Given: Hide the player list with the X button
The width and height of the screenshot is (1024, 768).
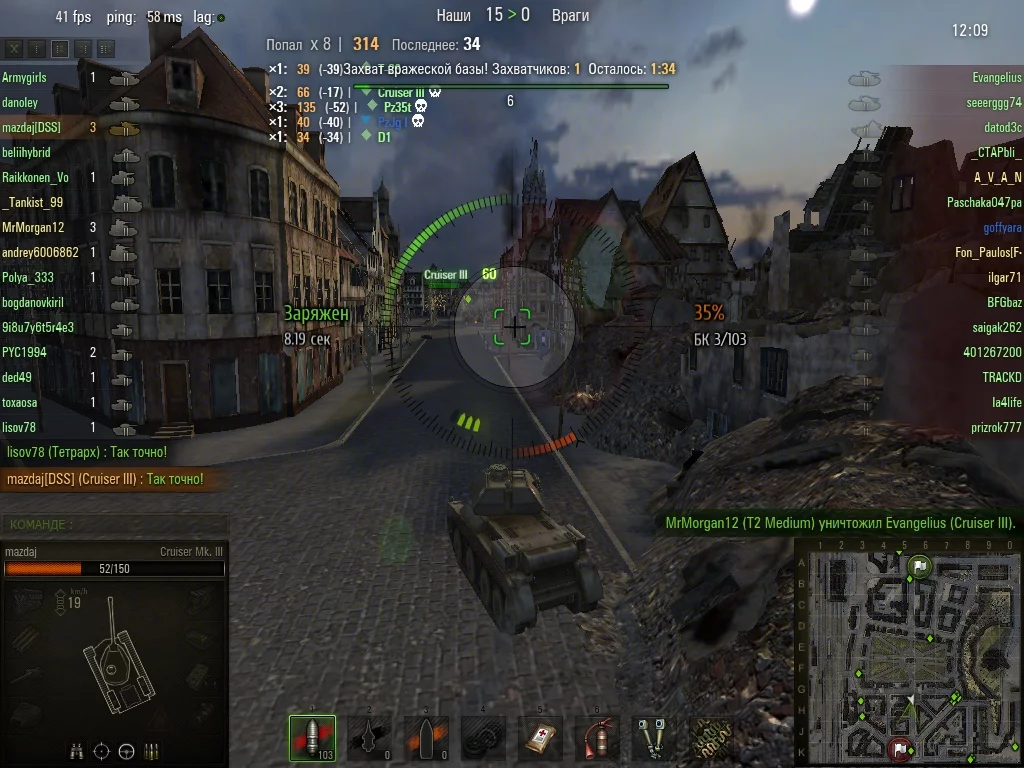Looking at the screenshot, I should pos(14,48).
